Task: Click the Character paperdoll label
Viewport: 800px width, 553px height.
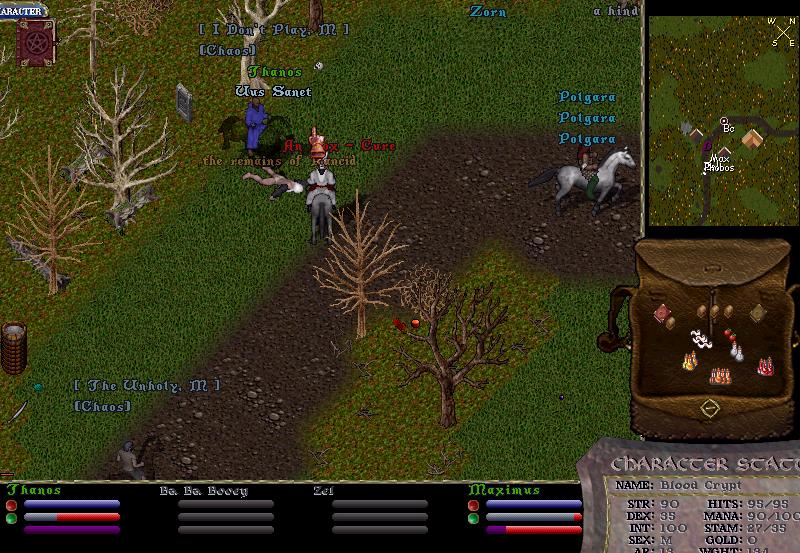Action: (23, 11)
